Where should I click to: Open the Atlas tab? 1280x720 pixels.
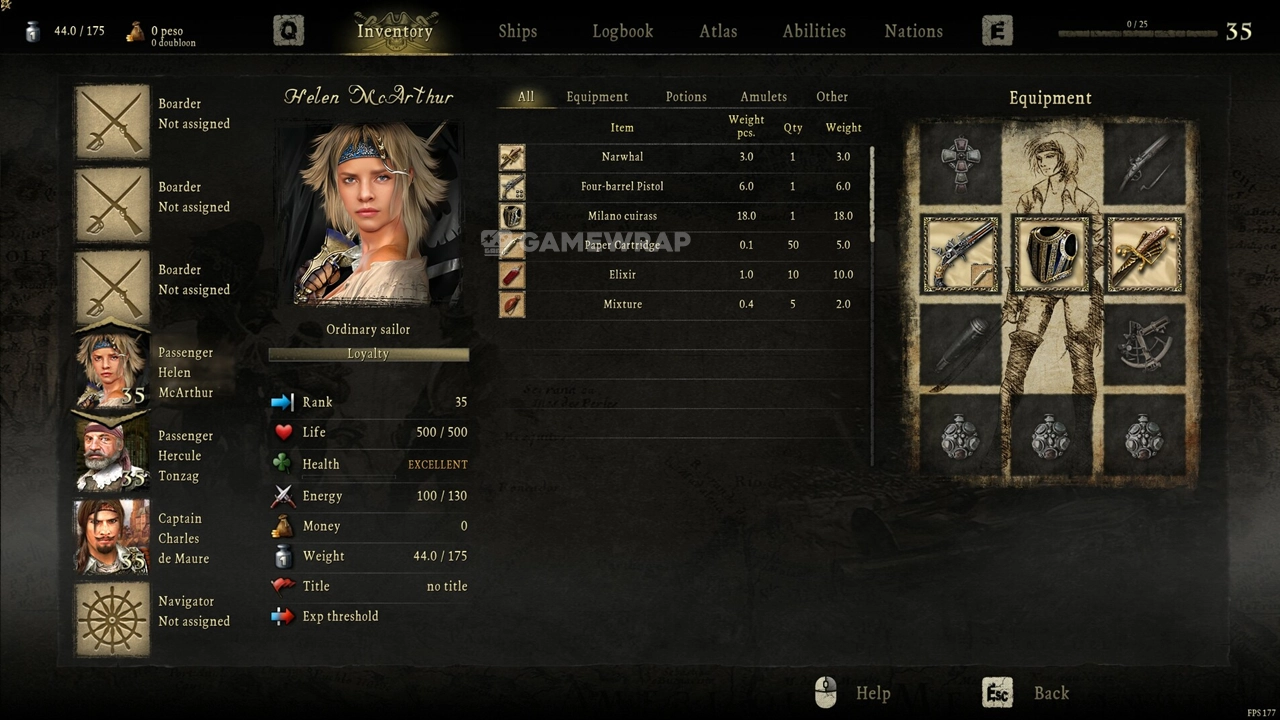718,31
